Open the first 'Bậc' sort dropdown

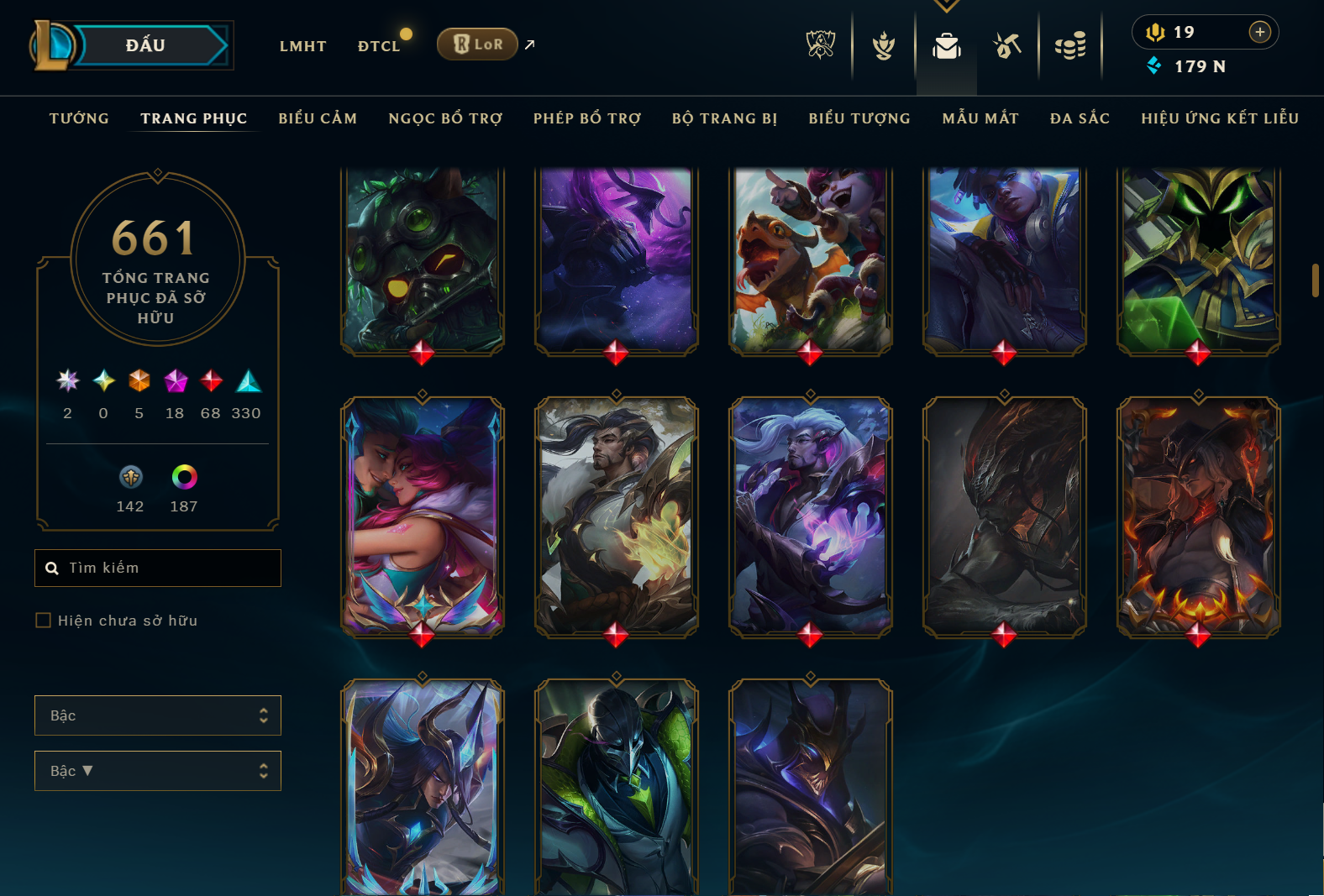pos(157,715)
